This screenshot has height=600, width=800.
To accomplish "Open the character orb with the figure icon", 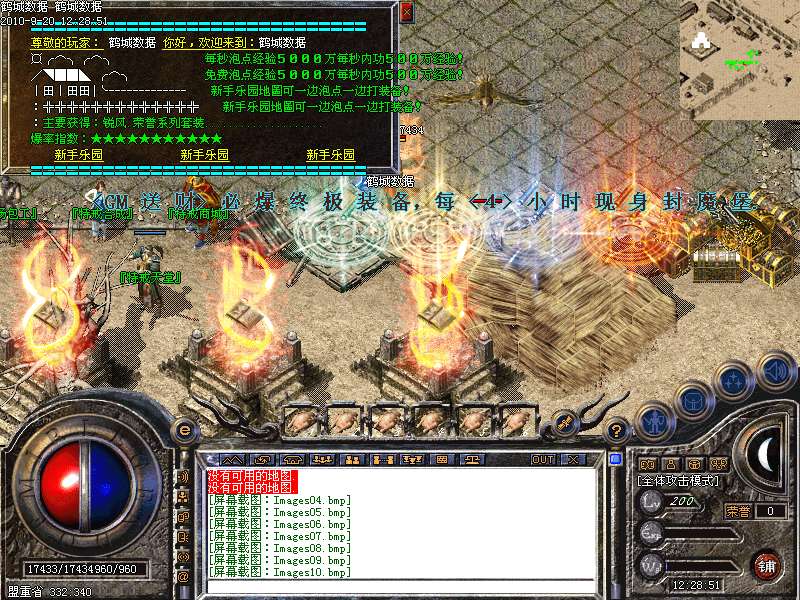I will pos(653,421).
